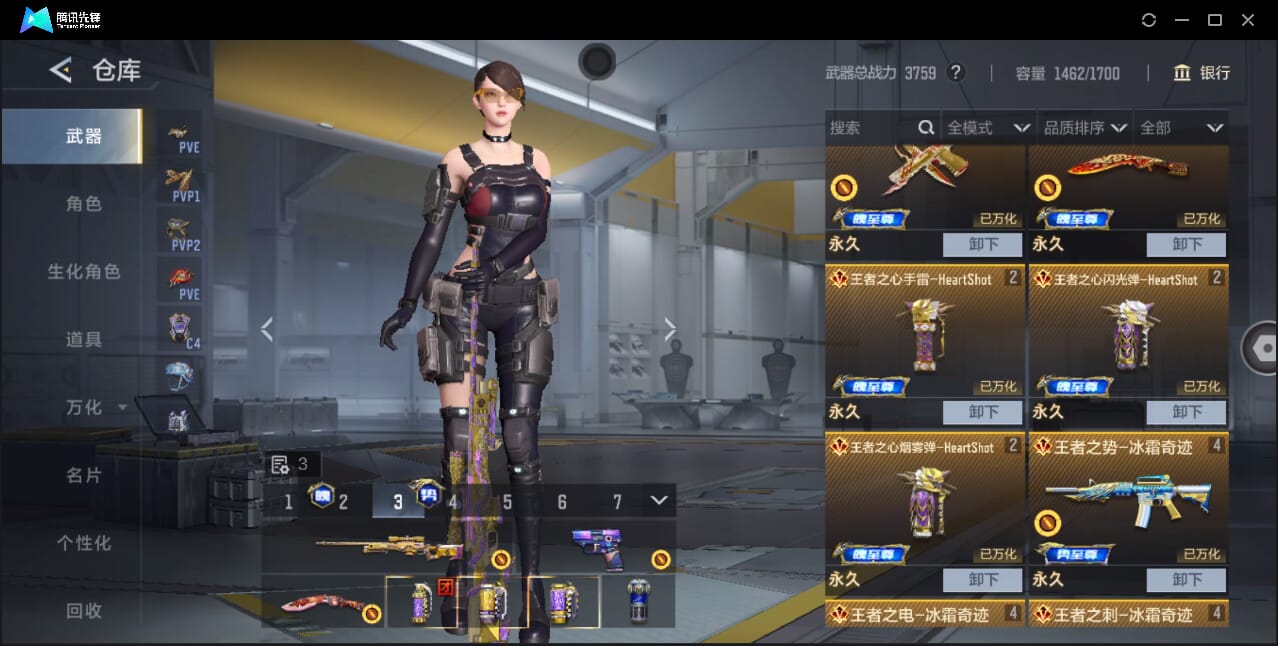
Task: Open the 生化角色 category
Action: point(84,272)
